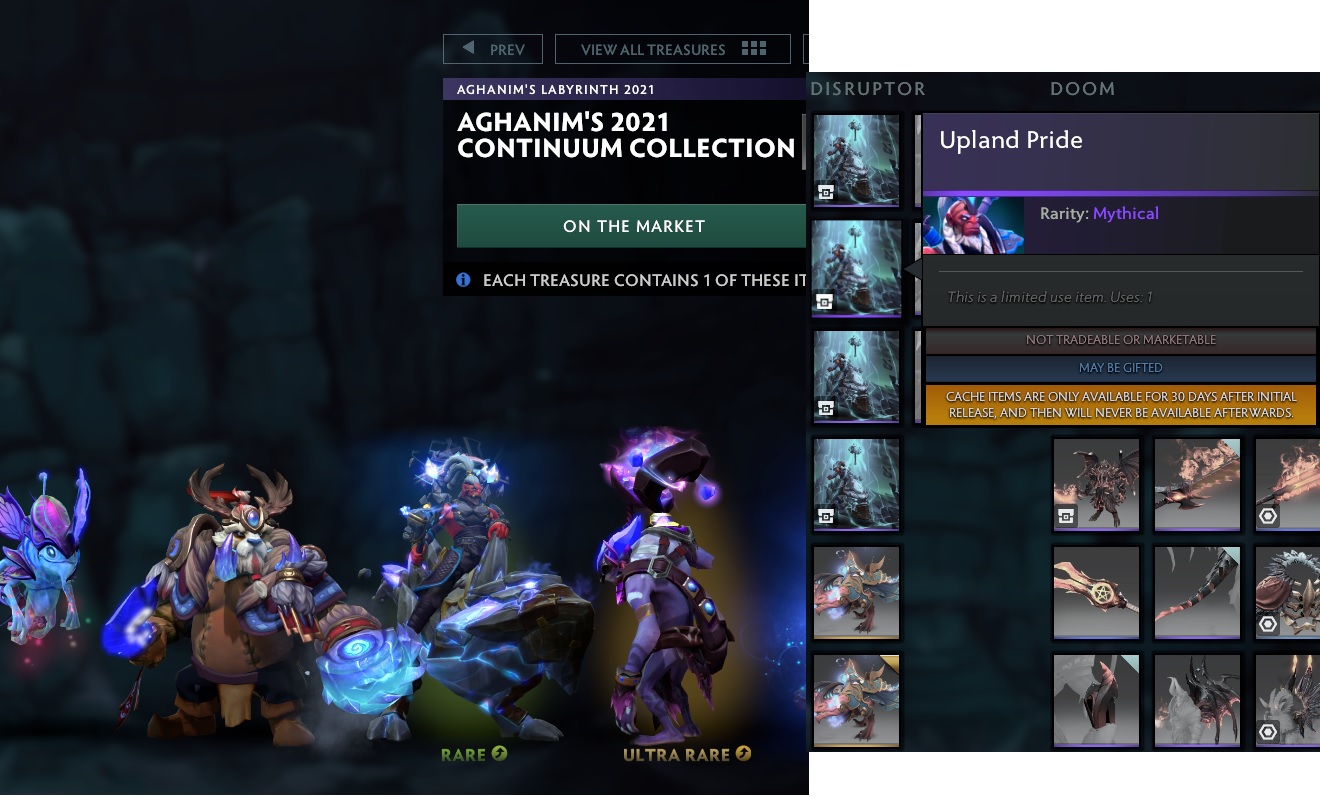
Task: Click the gold coin icon next to RARE
Action: tap(498, 755)
